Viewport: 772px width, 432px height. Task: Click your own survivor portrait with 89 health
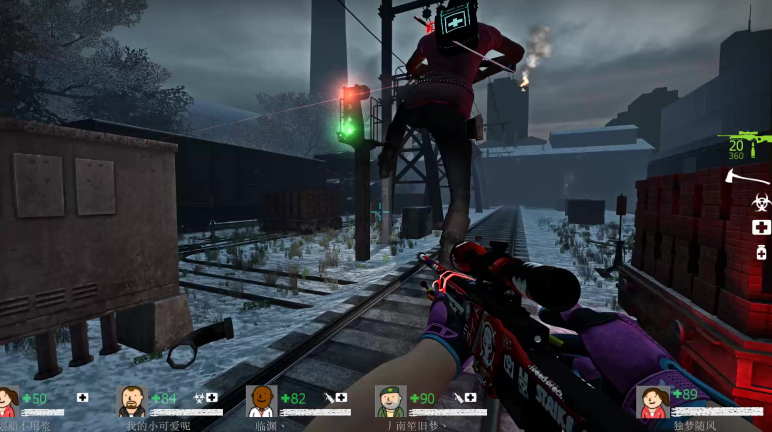(653, 402)
